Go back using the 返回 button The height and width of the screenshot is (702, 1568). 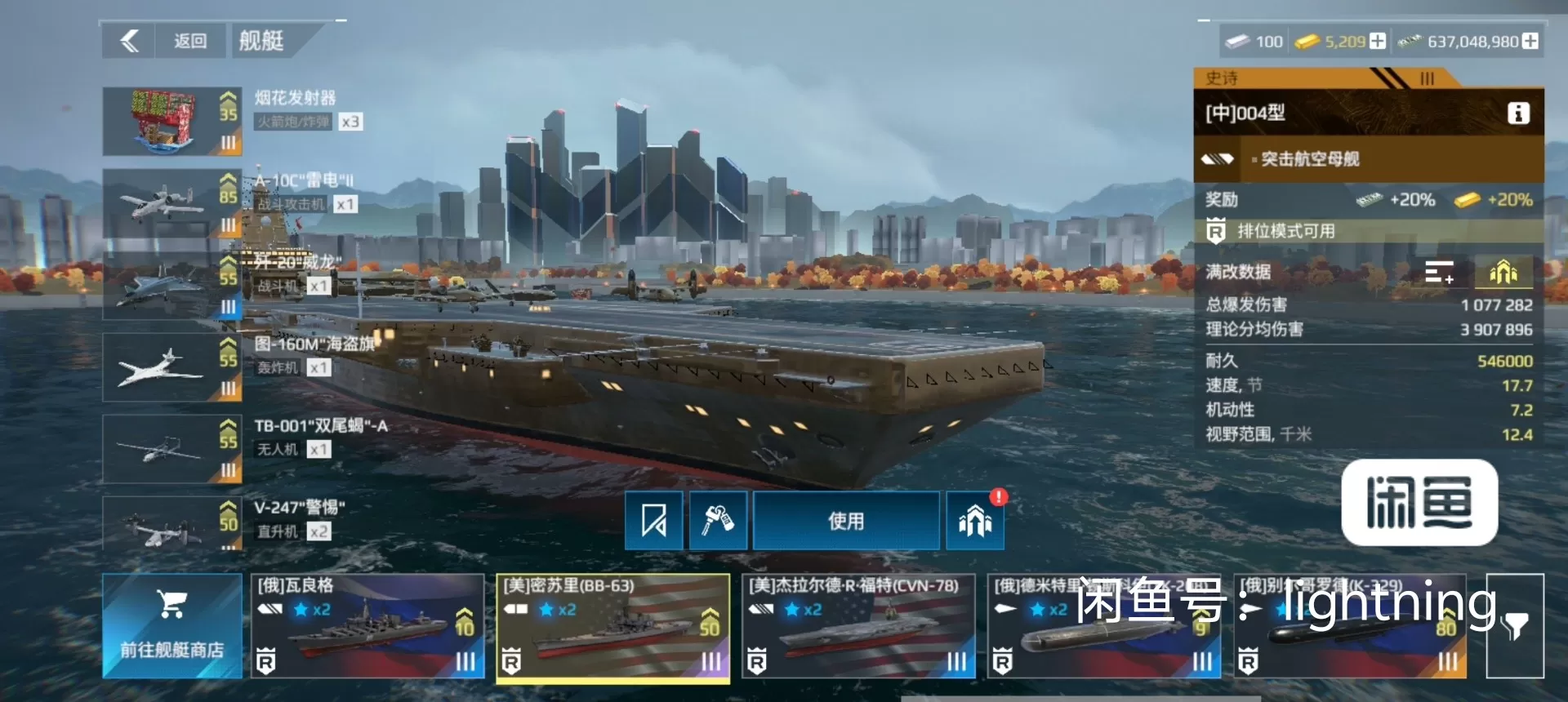[164, 41]
